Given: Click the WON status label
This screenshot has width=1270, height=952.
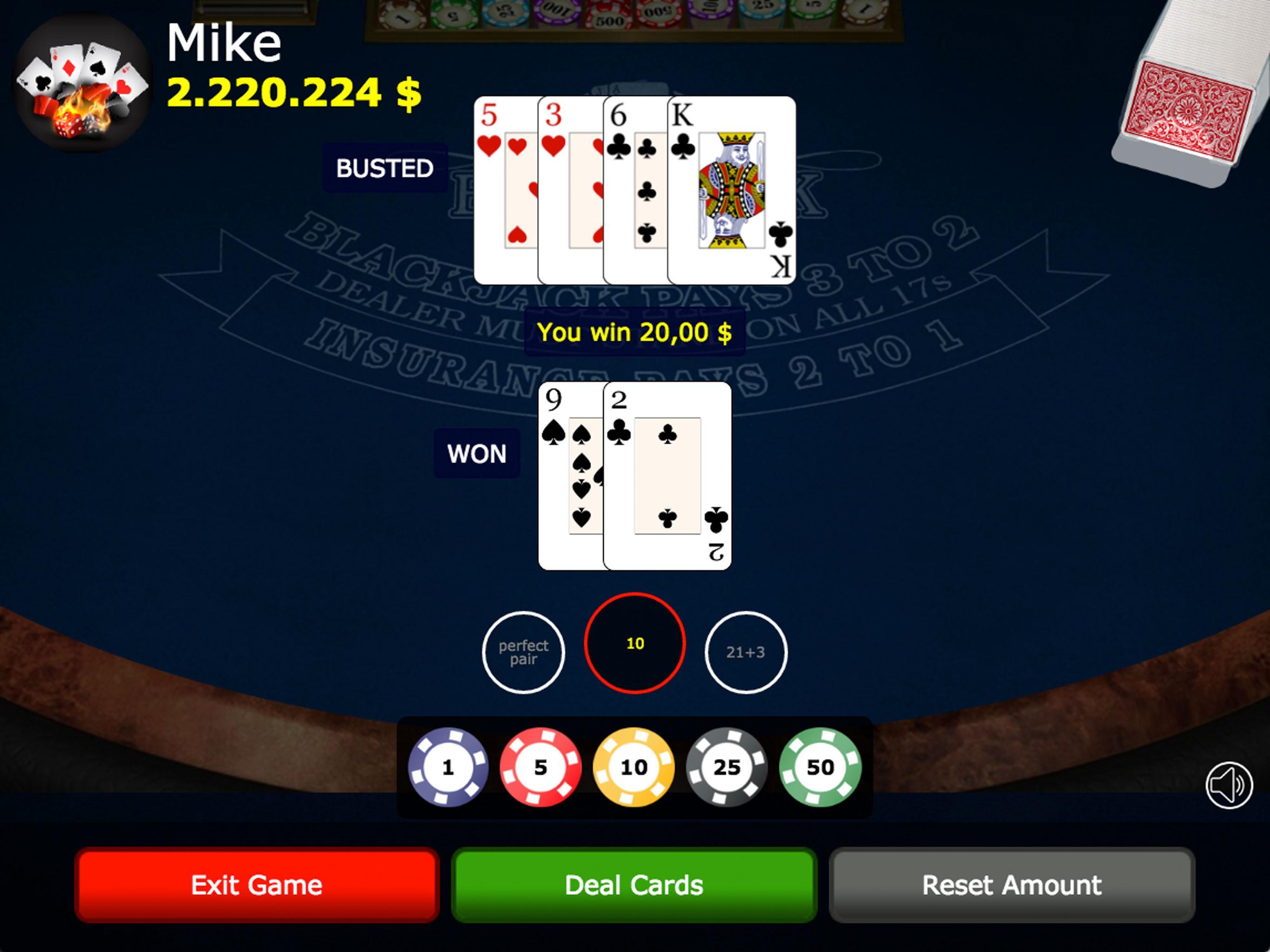Looking at the screenshot, I should (x=477, y=454).
